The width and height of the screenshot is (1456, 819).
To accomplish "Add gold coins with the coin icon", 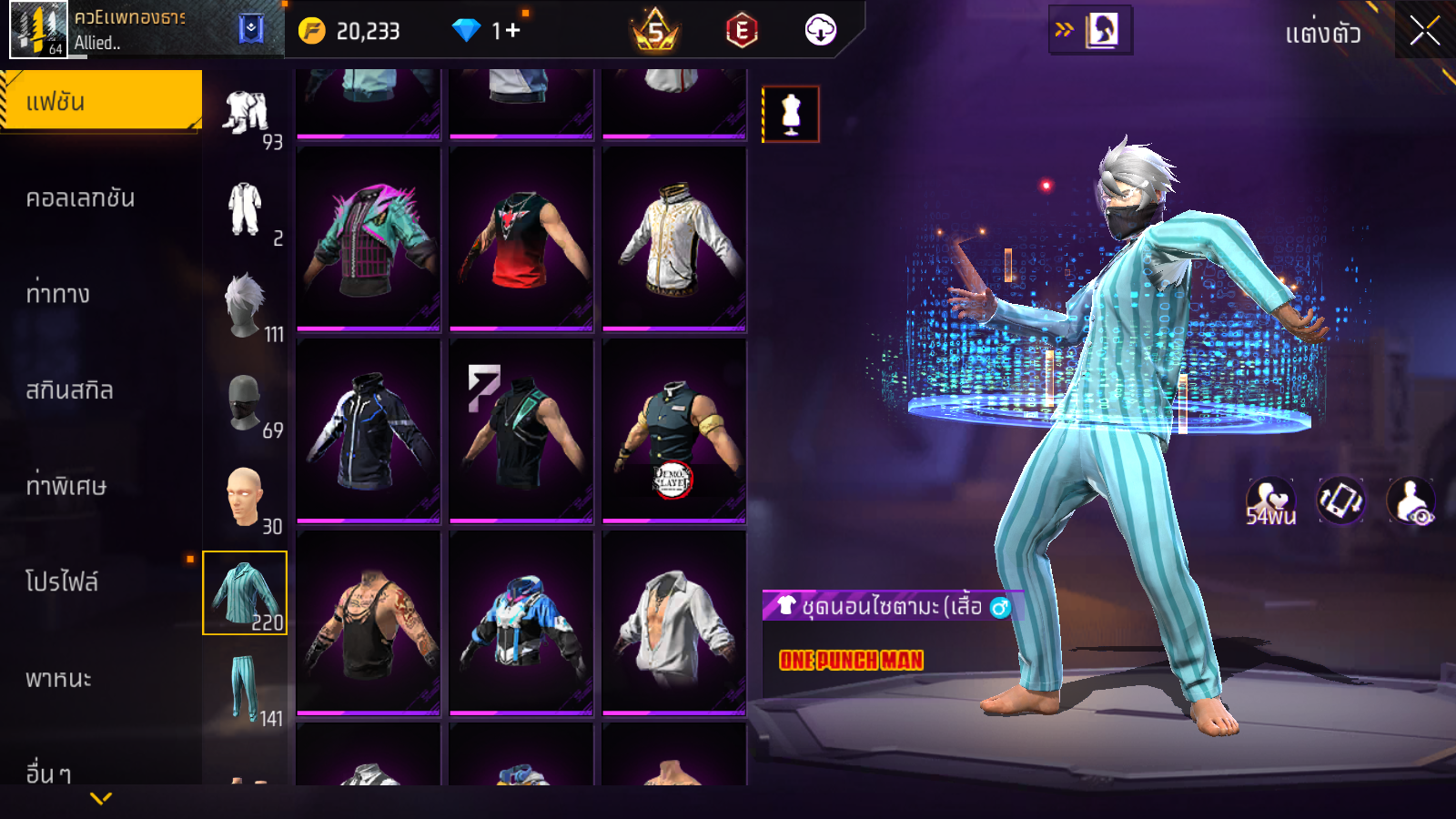I will pos(312,31).
